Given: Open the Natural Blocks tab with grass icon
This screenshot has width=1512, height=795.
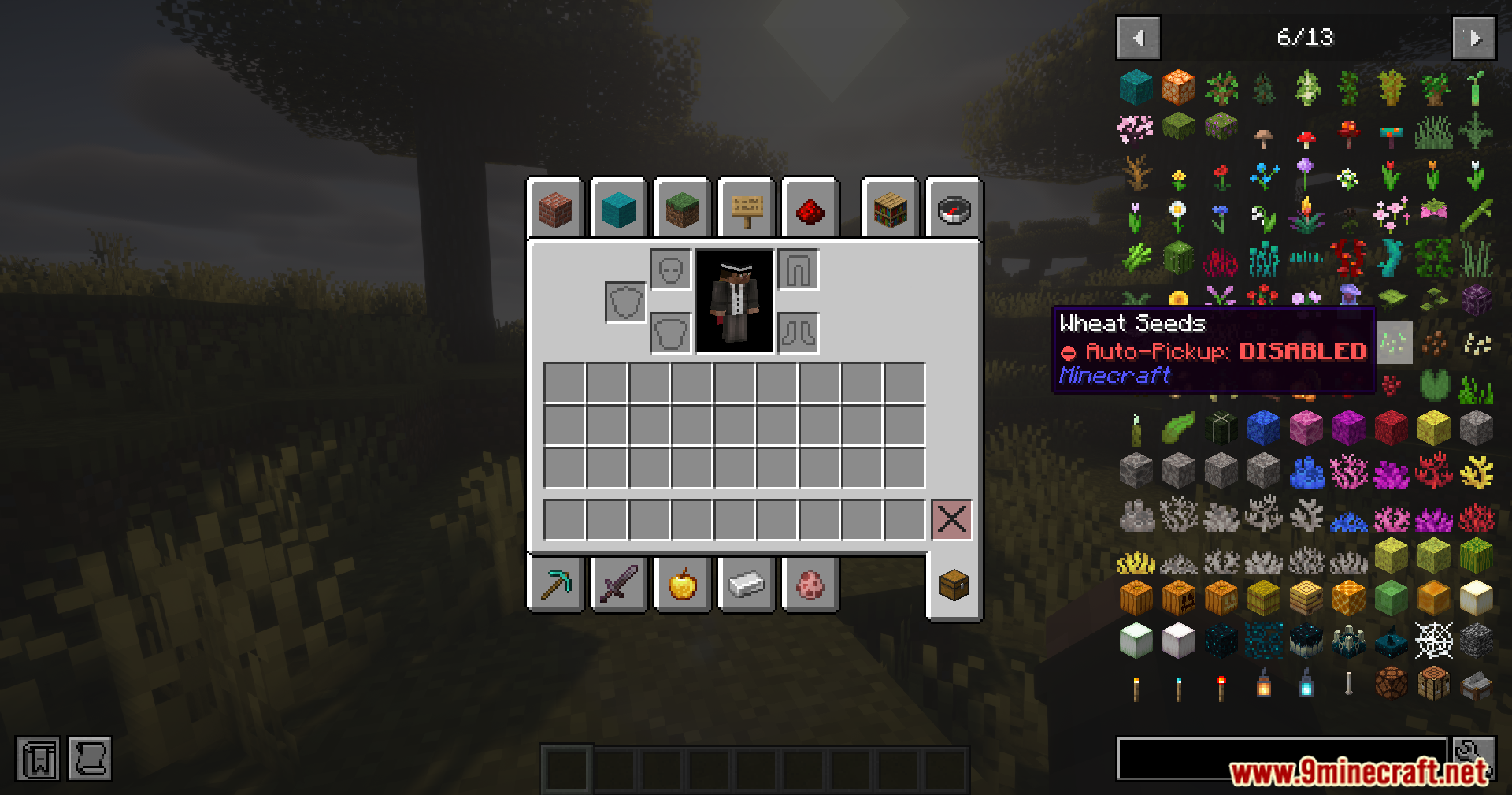Looking at the screenshot, I should 682,208.
